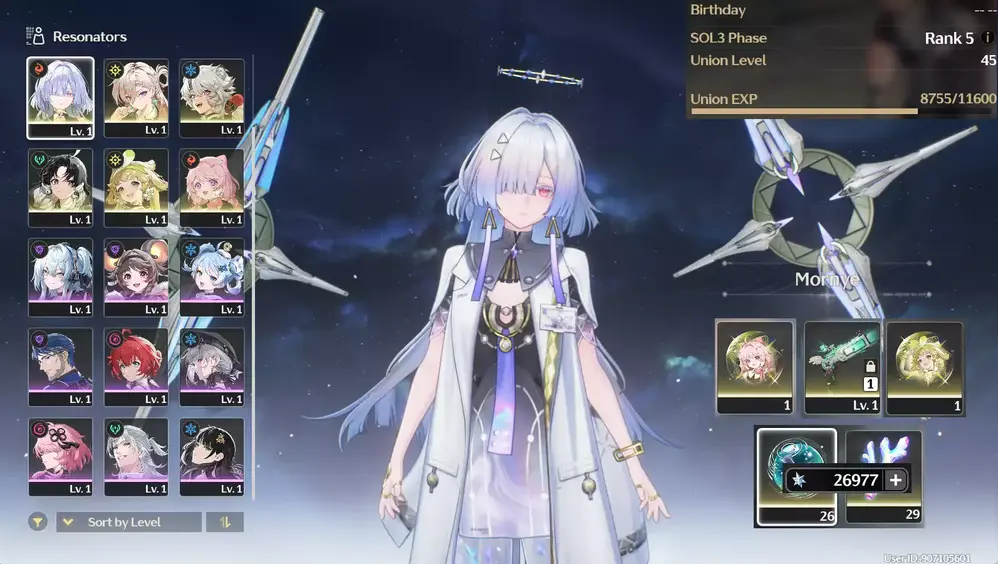This screenshot has width=998, height=564.
Task: Open the Resonator filter funnel button
Action: (x=37, y=522)
